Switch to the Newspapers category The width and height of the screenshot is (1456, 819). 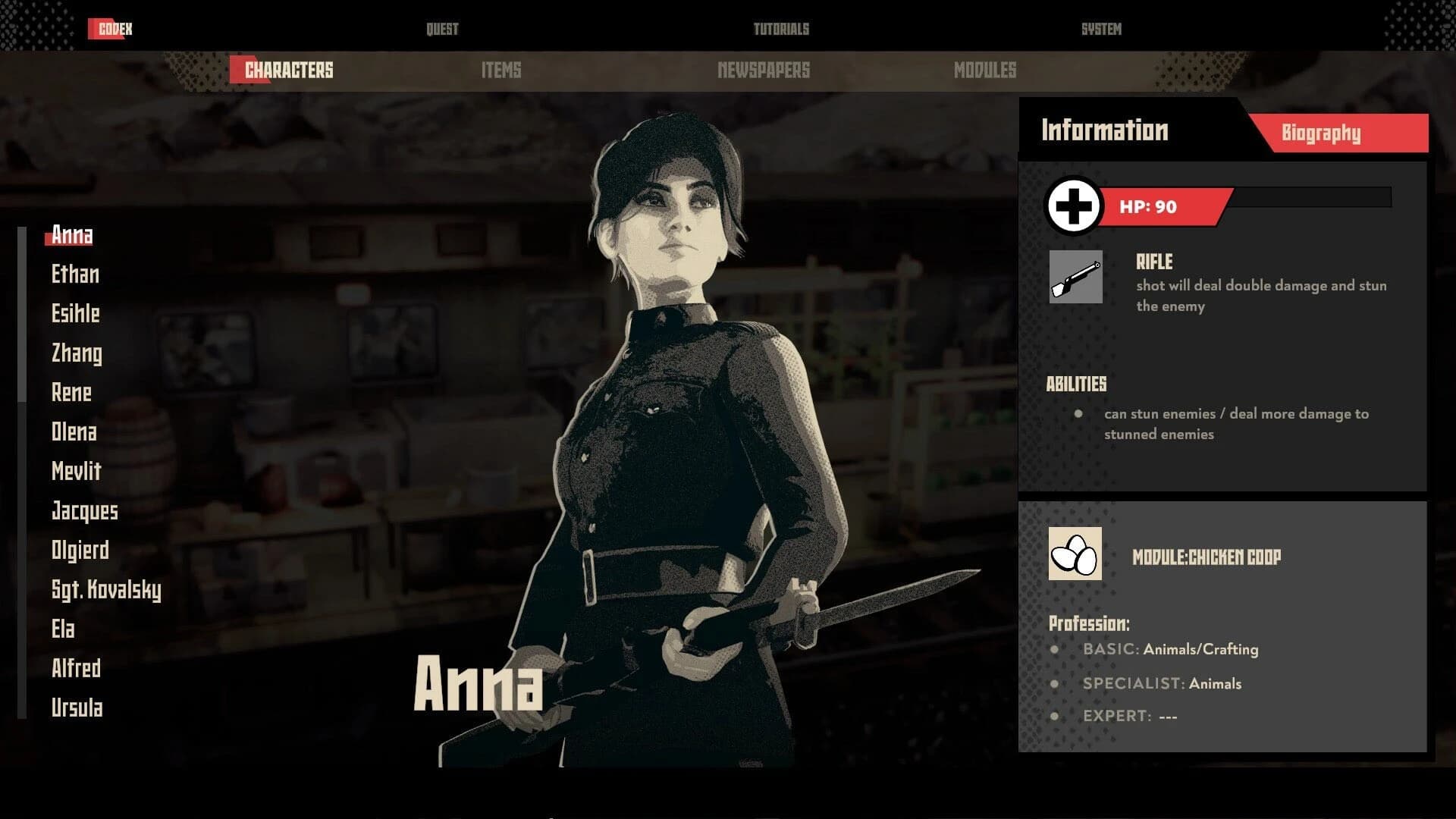tap(764, 71)
